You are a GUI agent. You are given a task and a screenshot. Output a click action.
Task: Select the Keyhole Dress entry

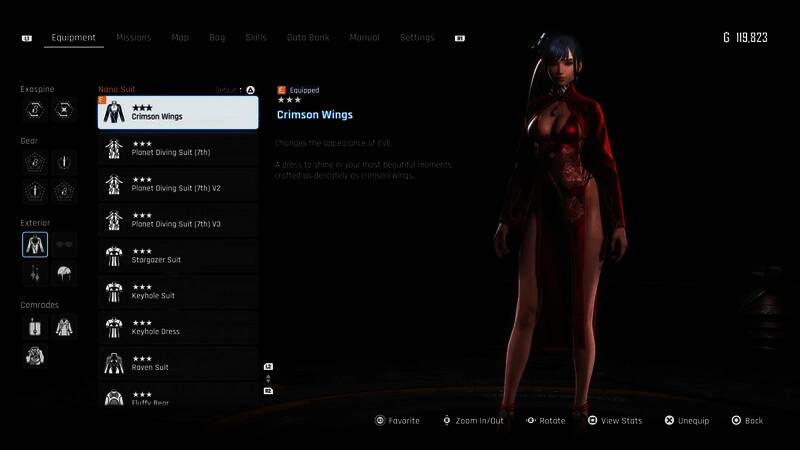(x=178, y=328)
